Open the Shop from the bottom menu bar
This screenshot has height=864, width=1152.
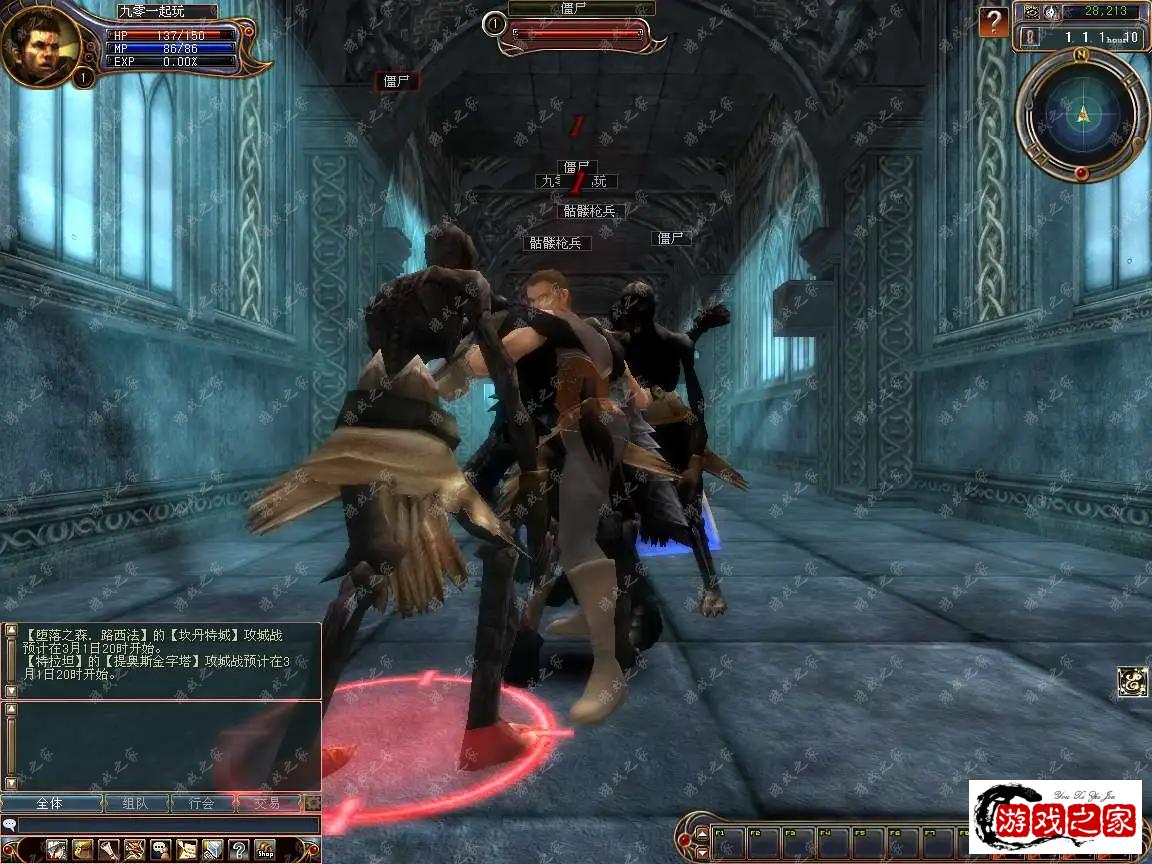tap(265, 851)
